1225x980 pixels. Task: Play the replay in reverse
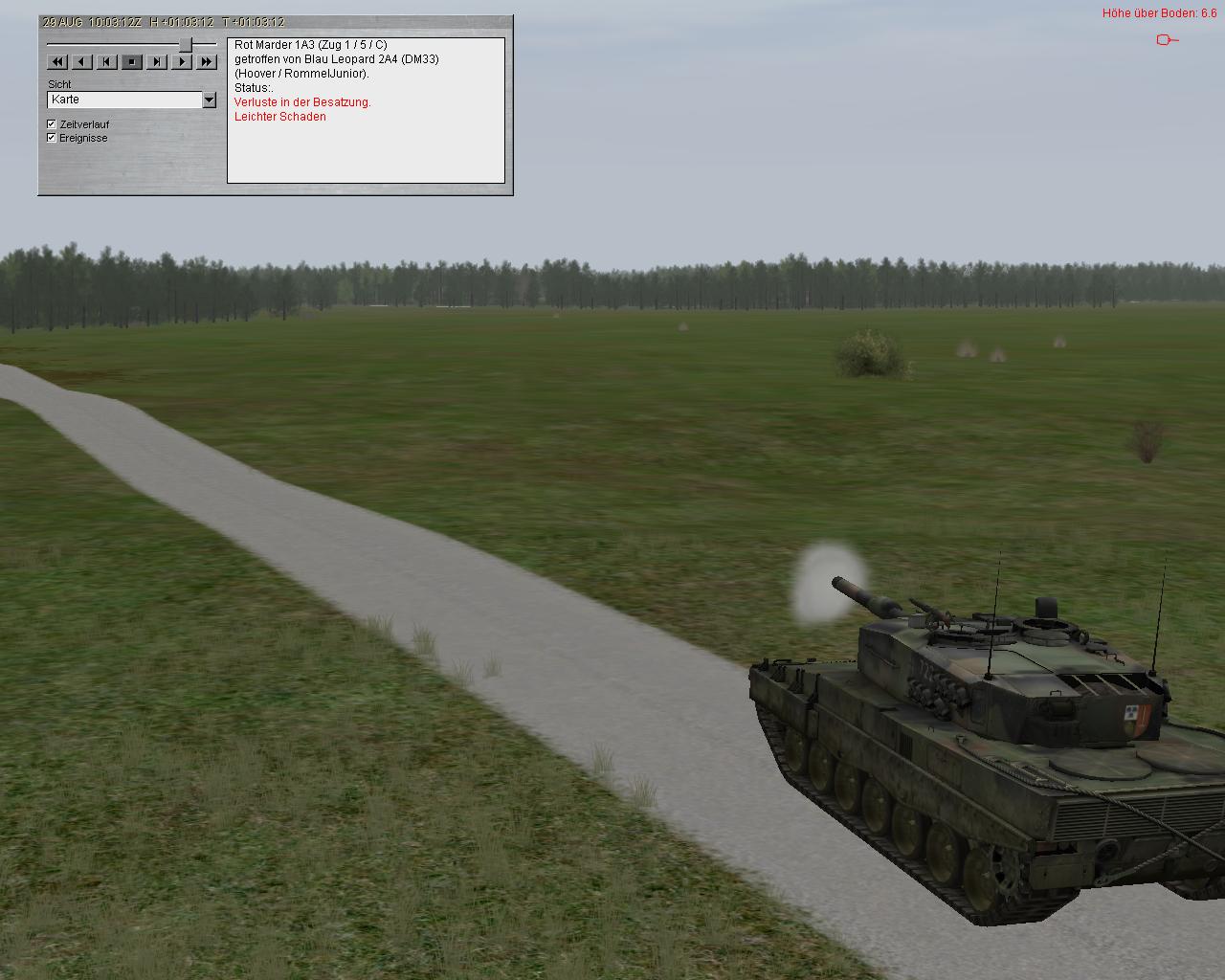(82, 62)
